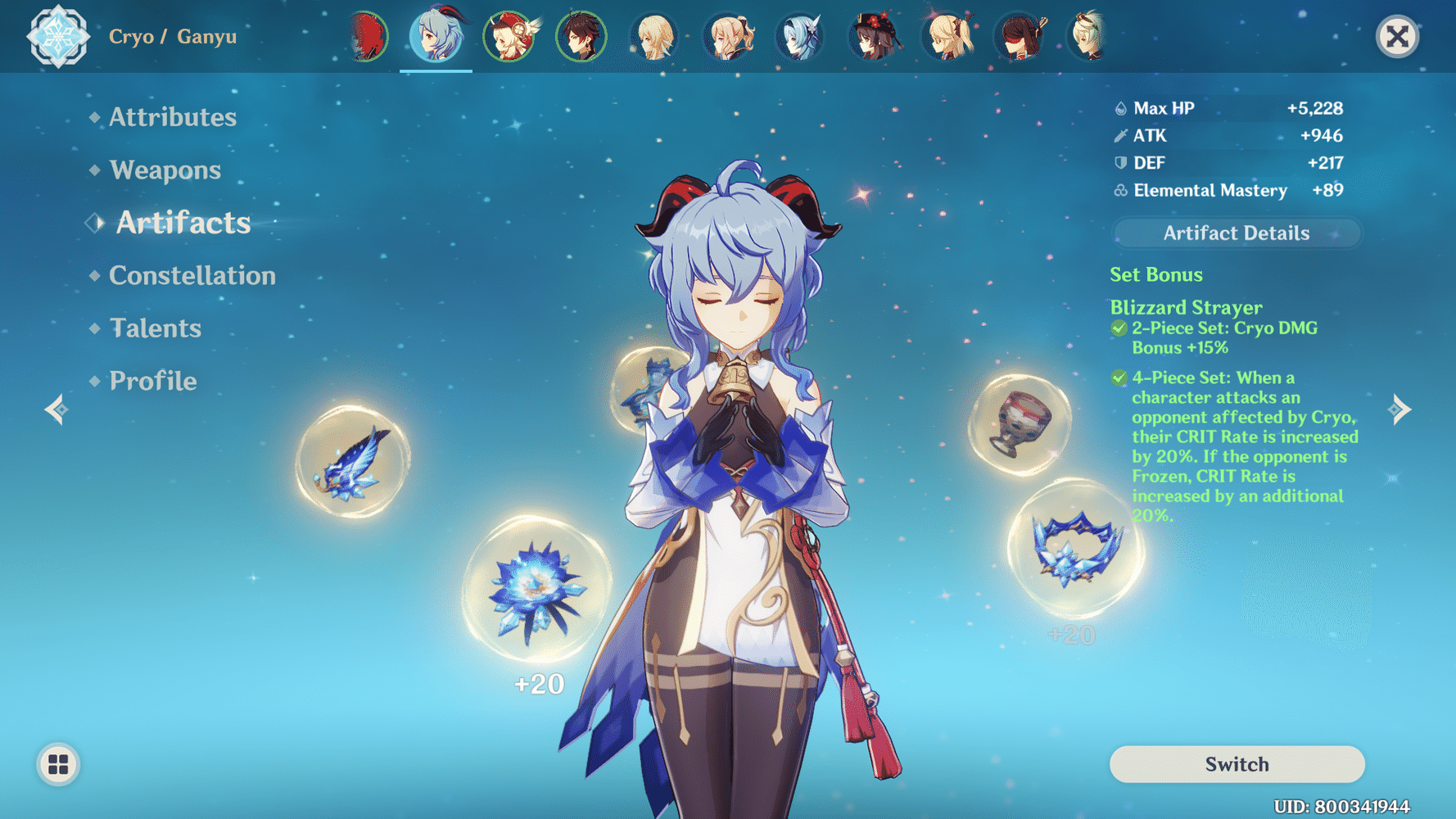
Task: Select Eula's character portrait
Action: [x=798, y=37]
